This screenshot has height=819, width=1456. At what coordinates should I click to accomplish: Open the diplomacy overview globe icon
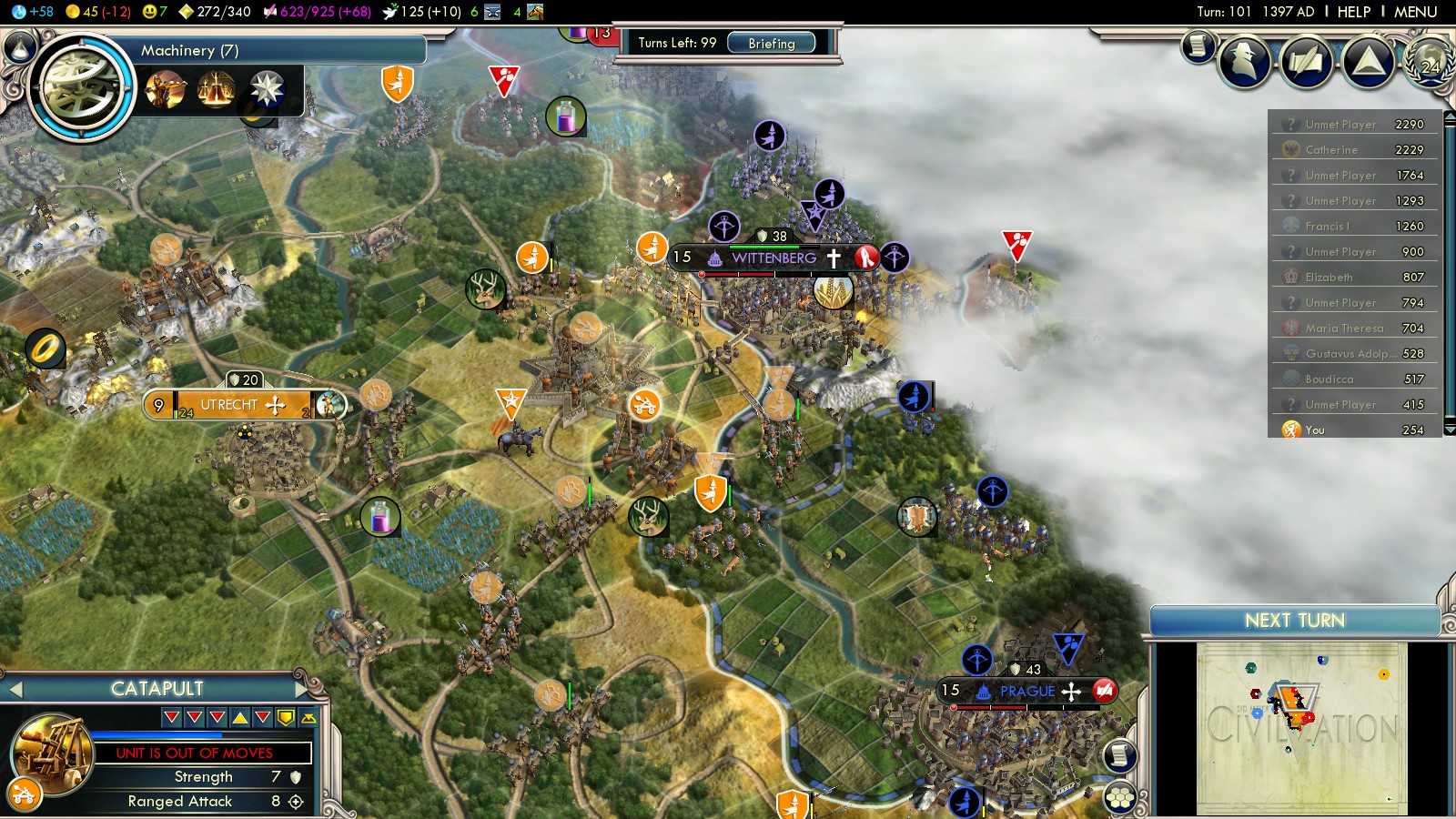[1431, 60]
